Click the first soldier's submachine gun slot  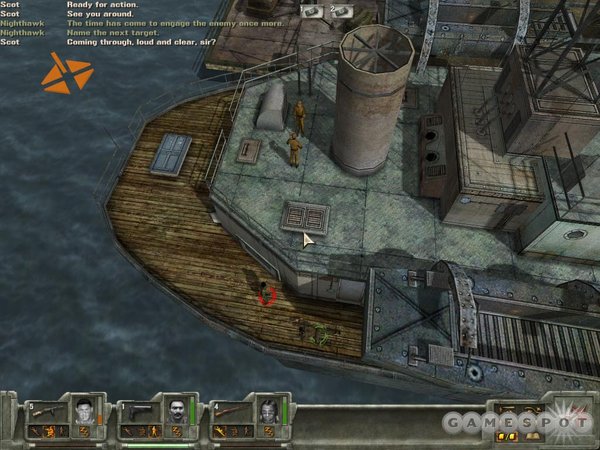pyautogui.click(x=46, y=410)
